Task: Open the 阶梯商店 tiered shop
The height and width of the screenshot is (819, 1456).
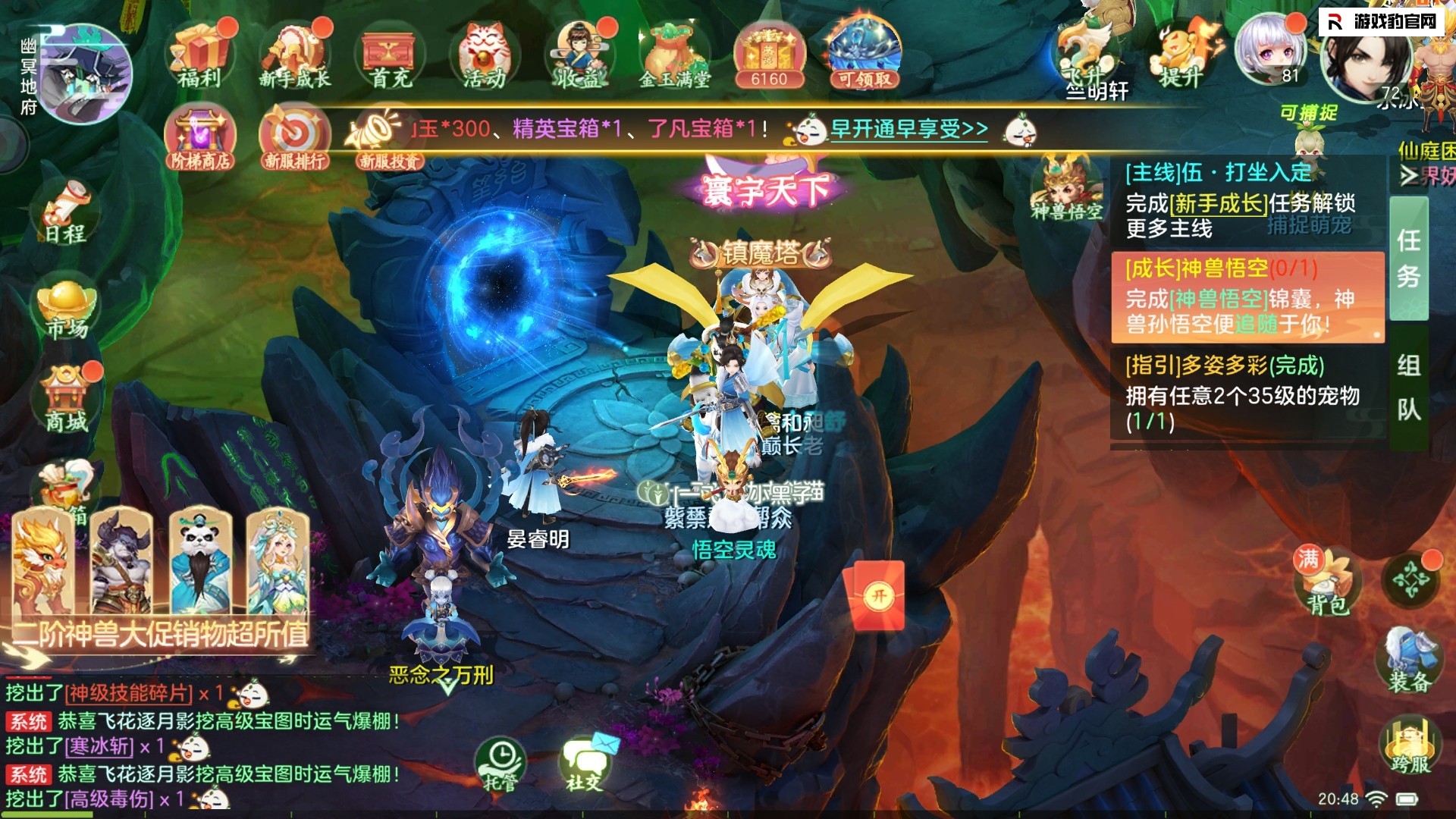Action: (200, 136)
